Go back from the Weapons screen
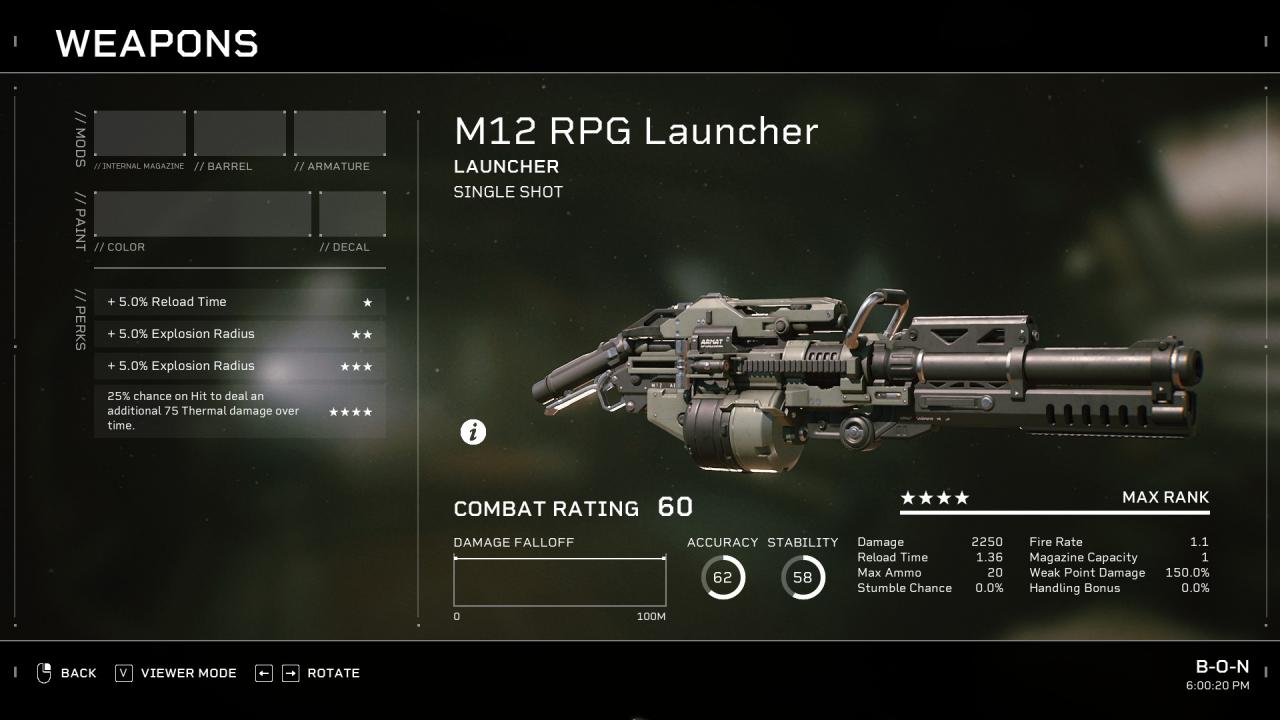Screen dimensions: 1280x720 (x=67, y=673)
